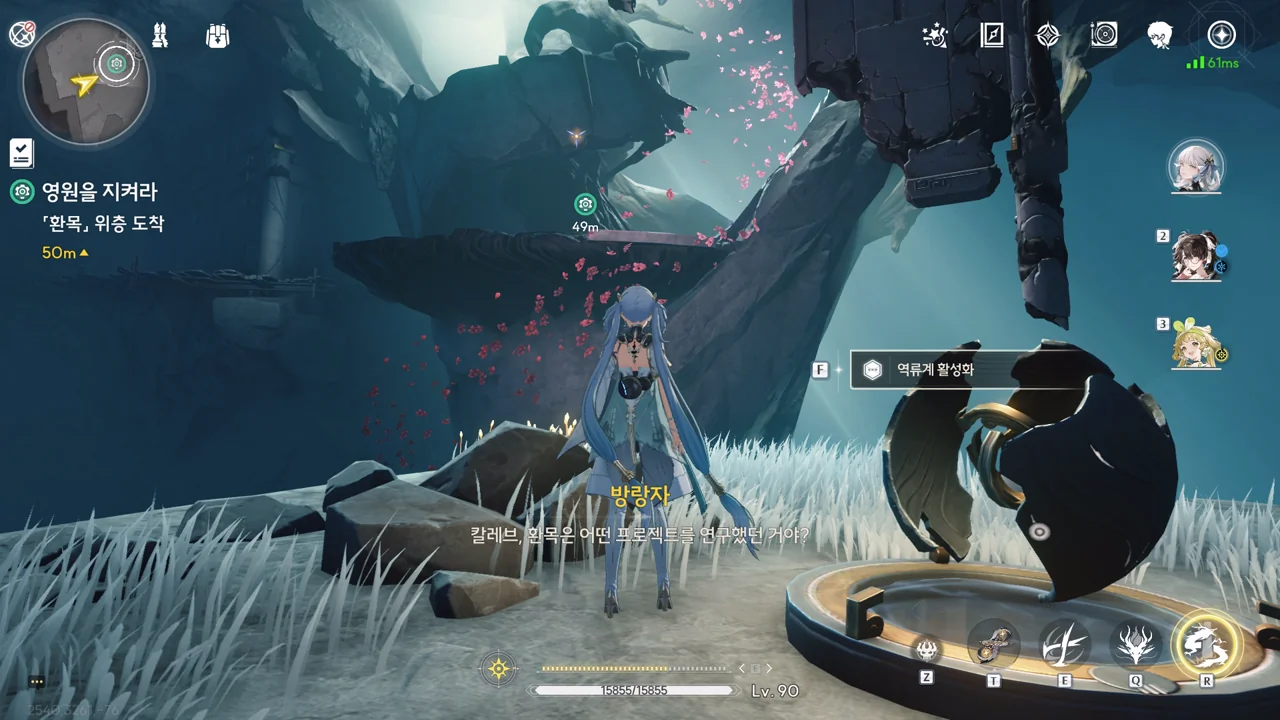
Task: Use the grapple hook utility gadget
Action: click(993, 645)
